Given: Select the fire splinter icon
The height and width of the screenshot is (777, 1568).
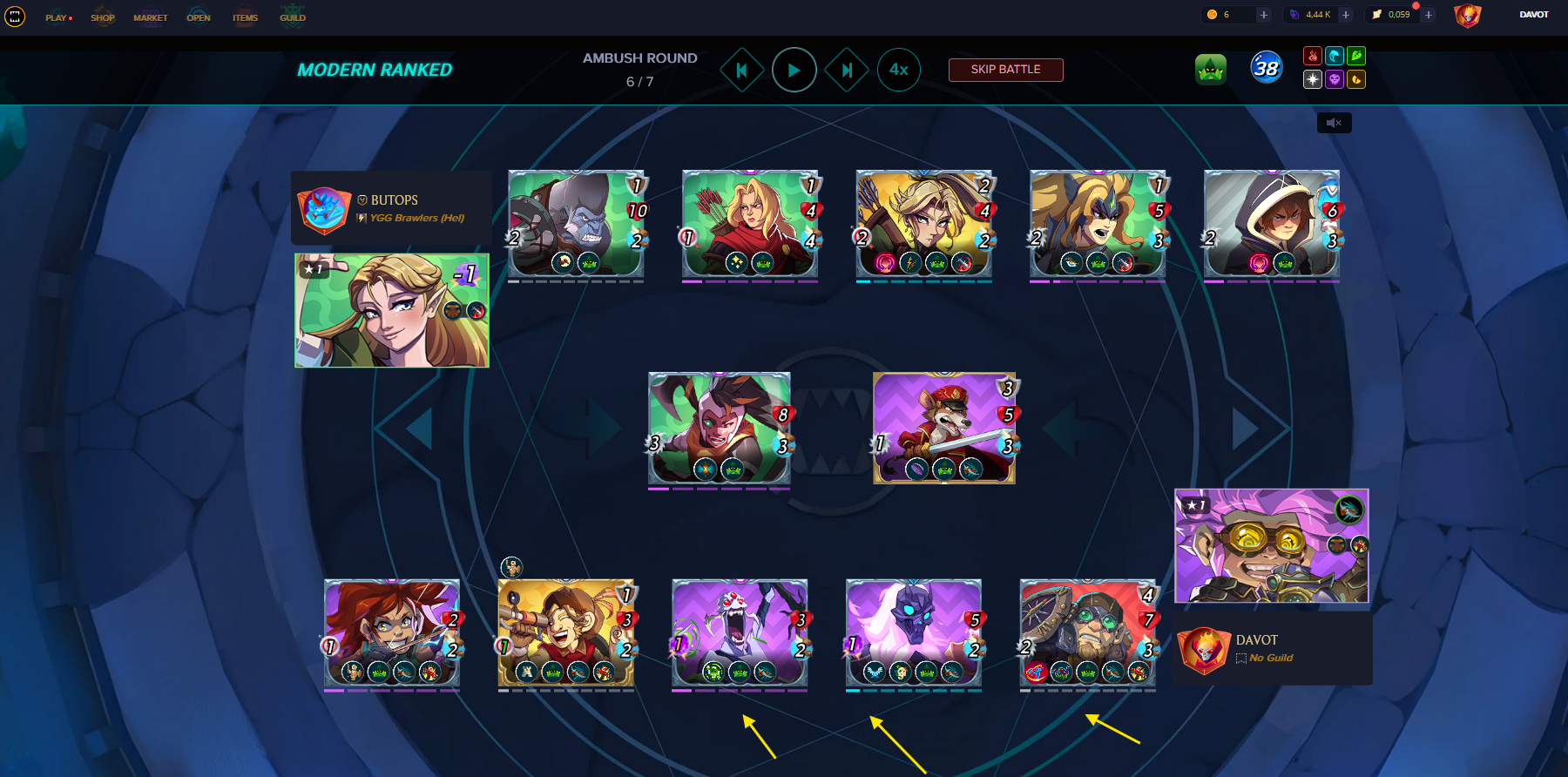Looking at the screenshot, I should coord(1313,56).
